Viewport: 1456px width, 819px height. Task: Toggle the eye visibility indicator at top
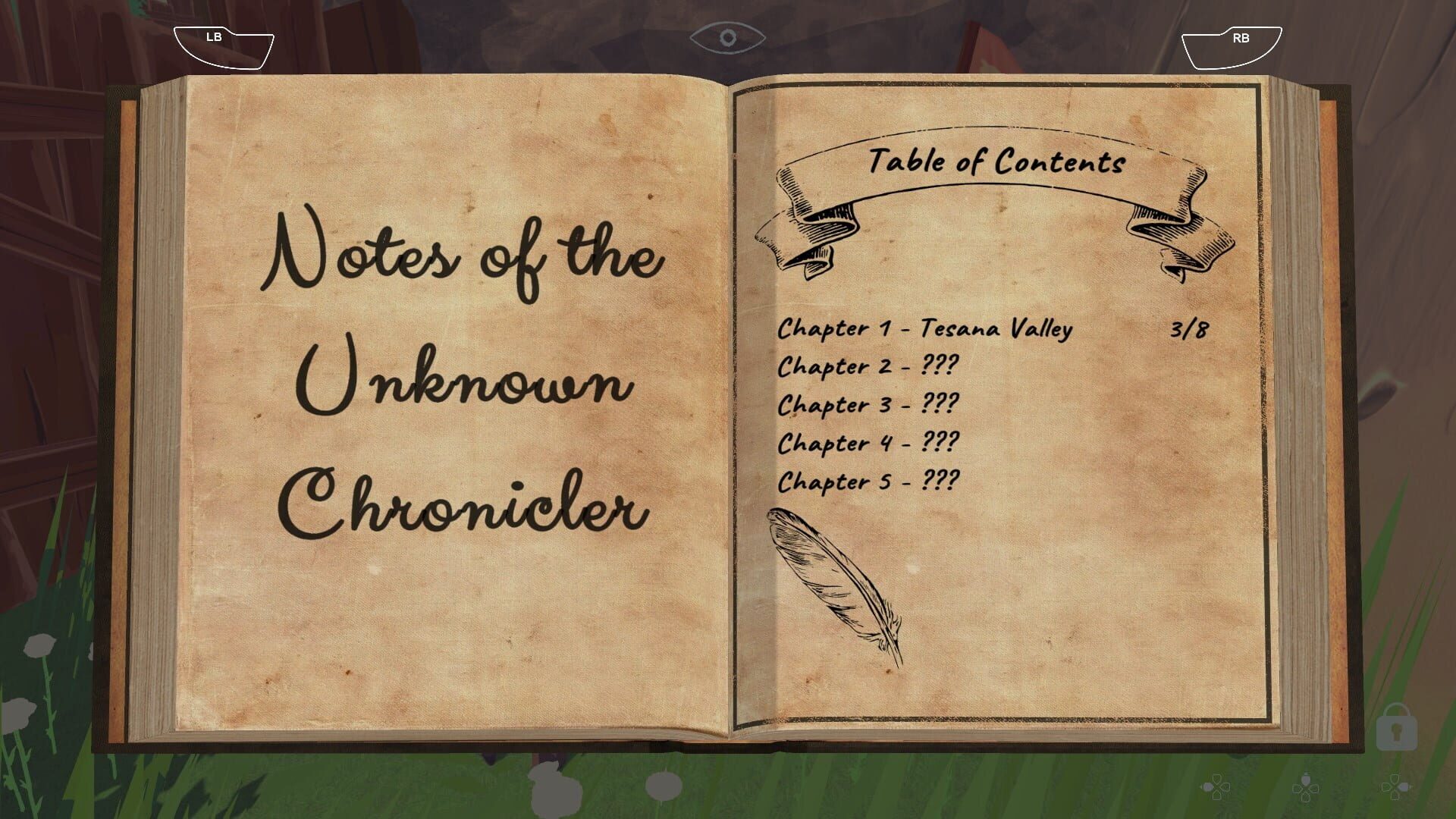point(728,36)
